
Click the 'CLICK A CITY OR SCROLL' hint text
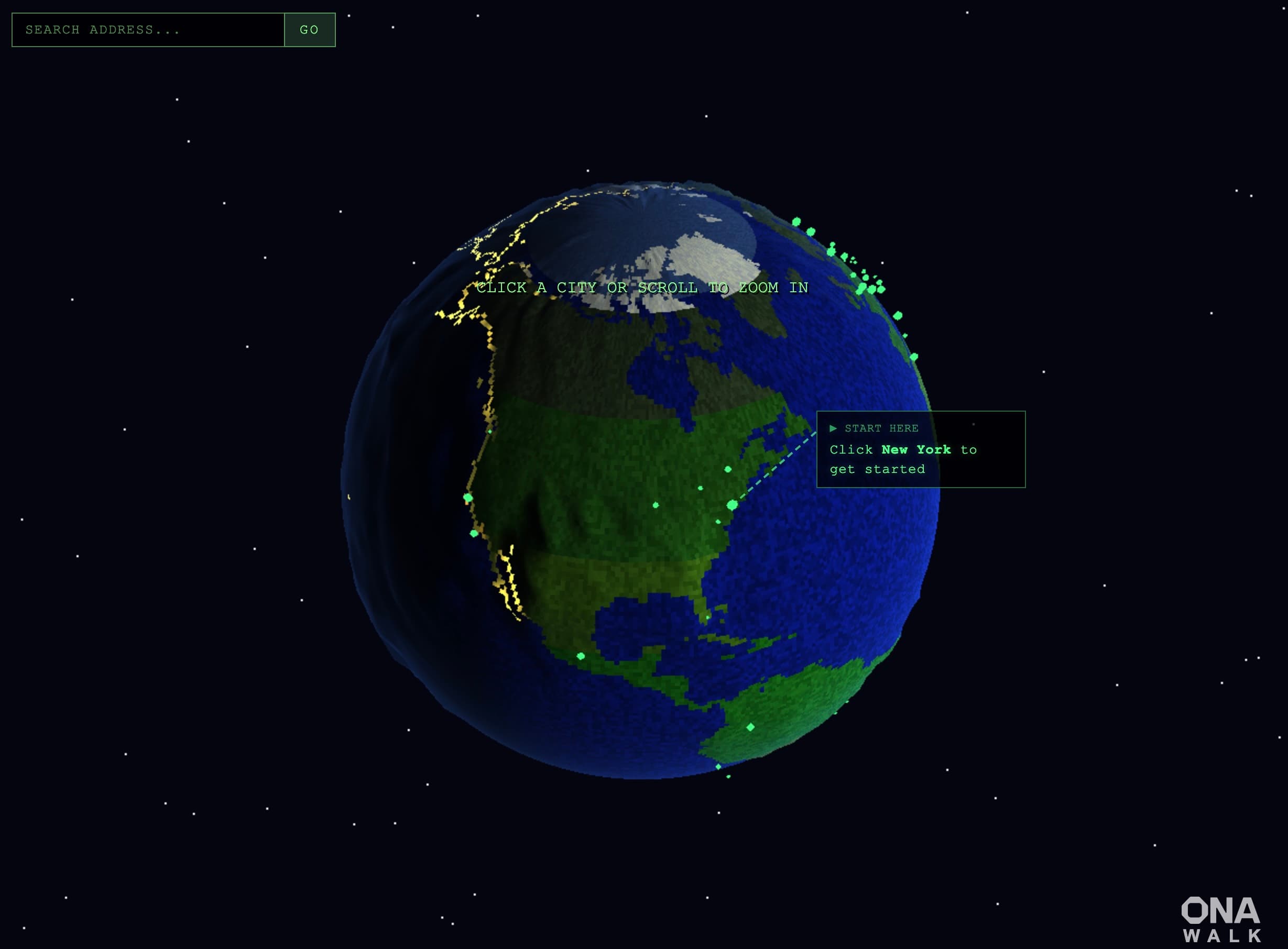[642, 287]
